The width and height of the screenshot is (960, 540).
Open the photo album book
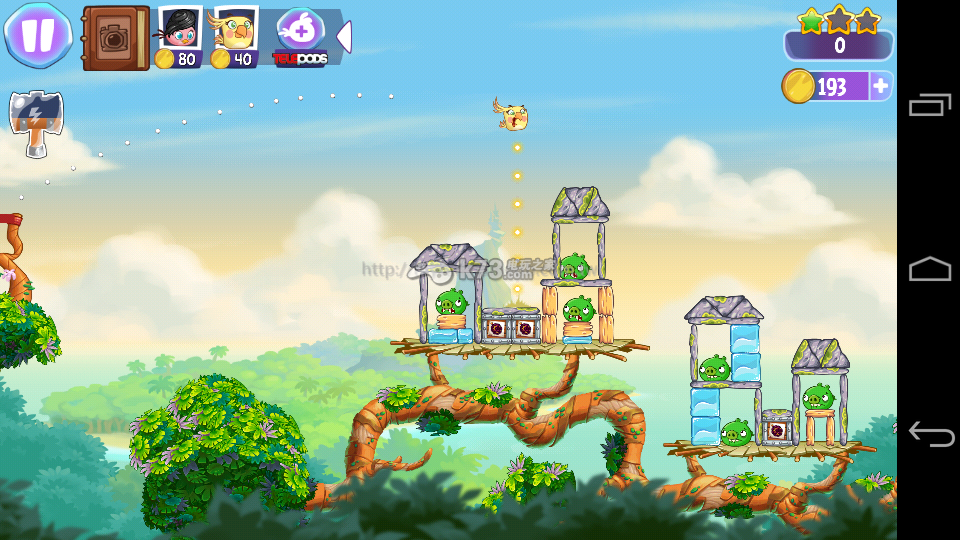pyautogui.click(x=115, y=38)
